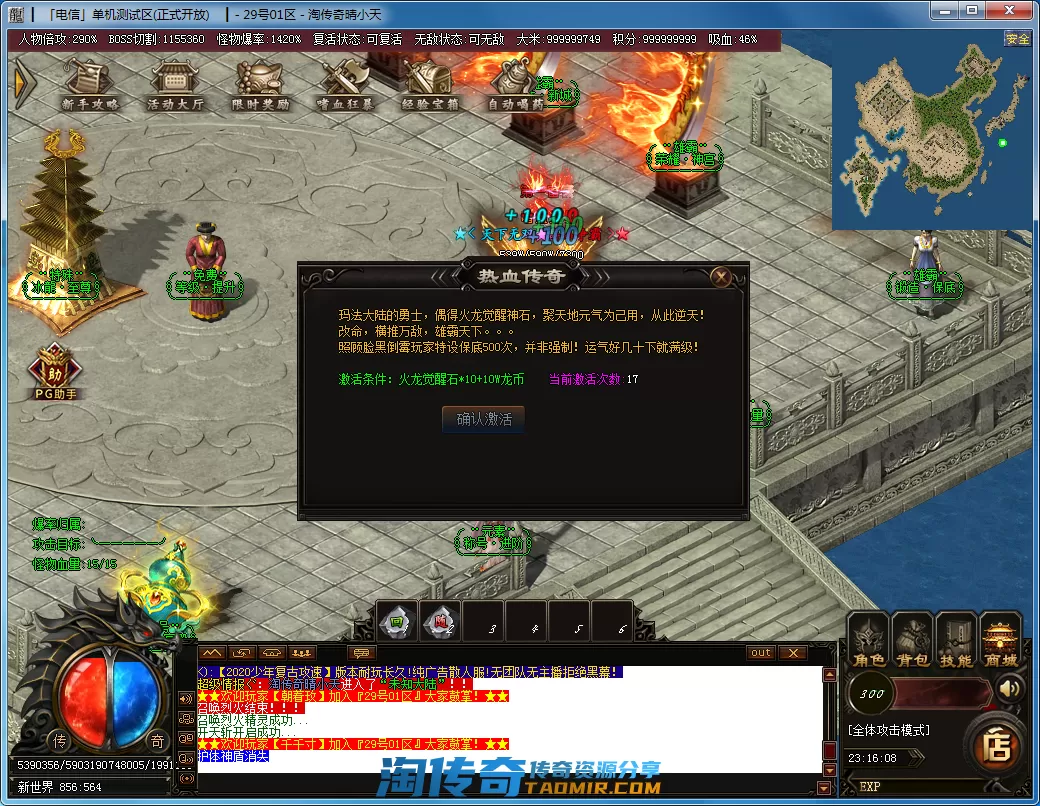Open the 活动大厅 activity hall
The height and width of the screenshot is (806, 1040).
coord(175,85)
